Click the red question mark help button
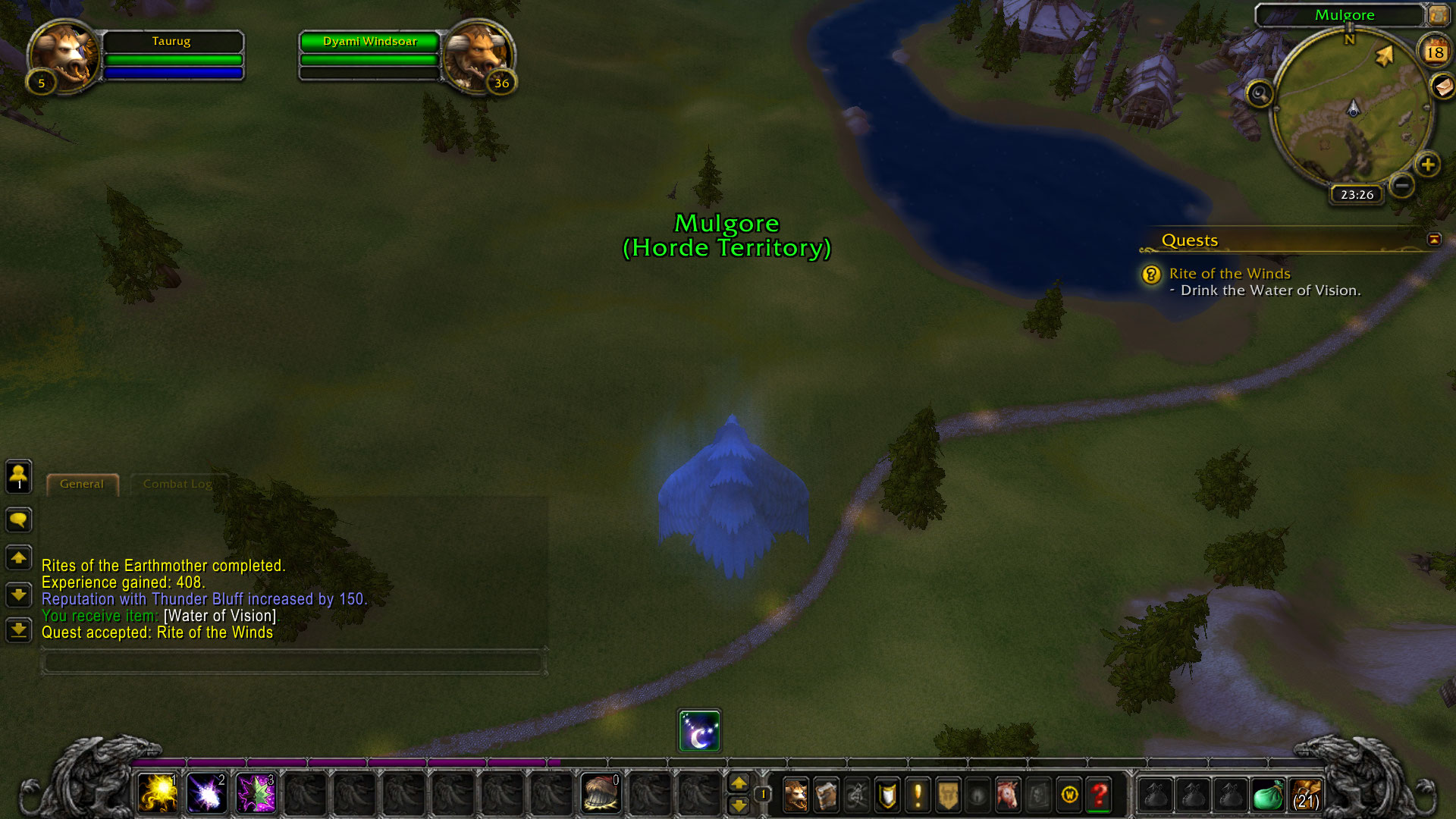1456x819 pixels. pos(1099,795)
